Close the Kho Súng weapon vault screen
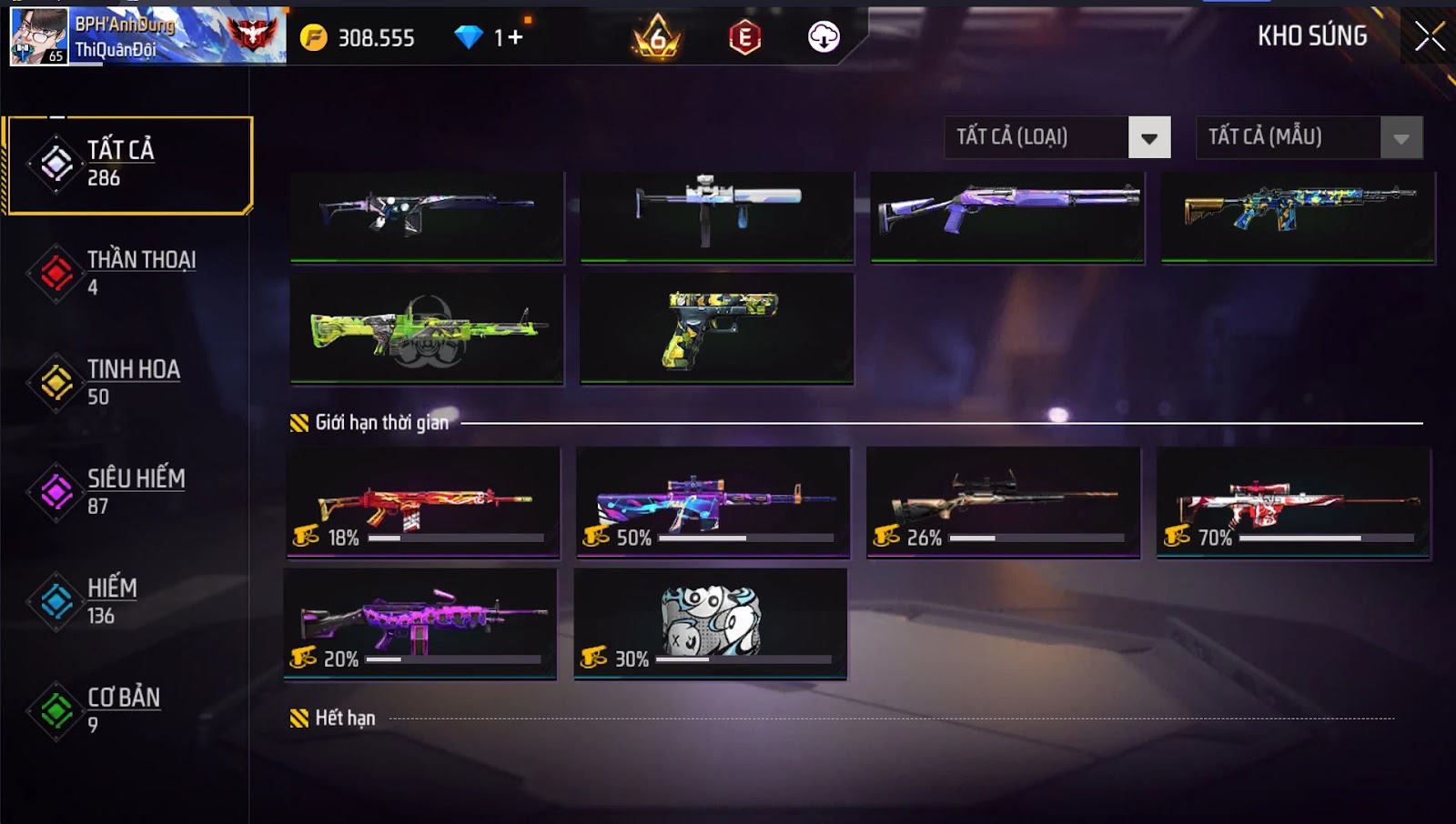The width and height of the screenshot is (1456, 824). click(1429, 36)
